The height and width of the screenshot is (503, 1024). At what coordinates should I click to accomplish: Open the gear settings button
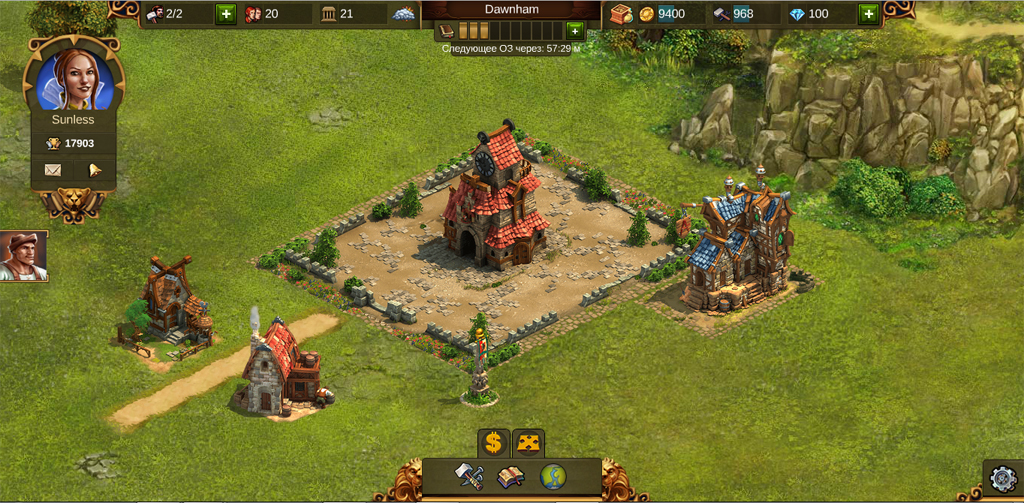[x=1002, y=480]
